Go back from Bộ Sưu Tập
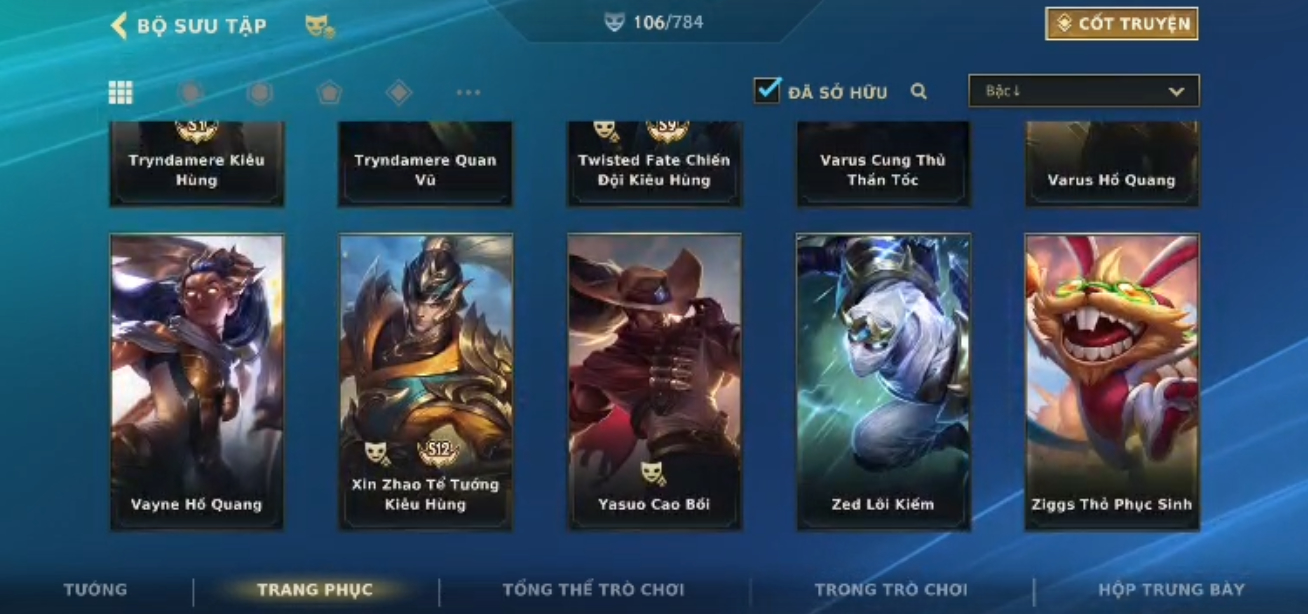The image size is (1308, 614). [120, 25]
